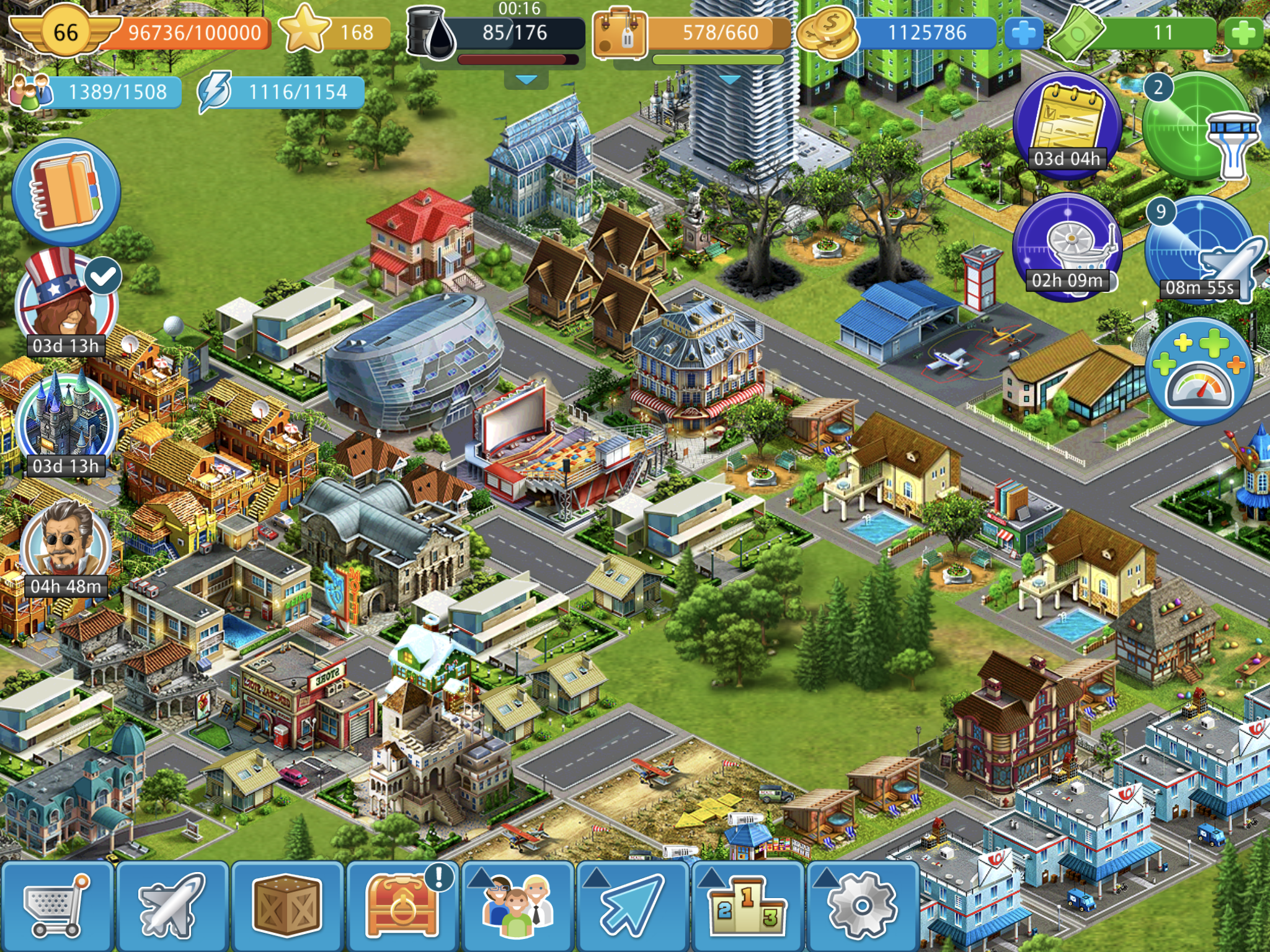Buy more coins with blue plus

click(1023, 33)
